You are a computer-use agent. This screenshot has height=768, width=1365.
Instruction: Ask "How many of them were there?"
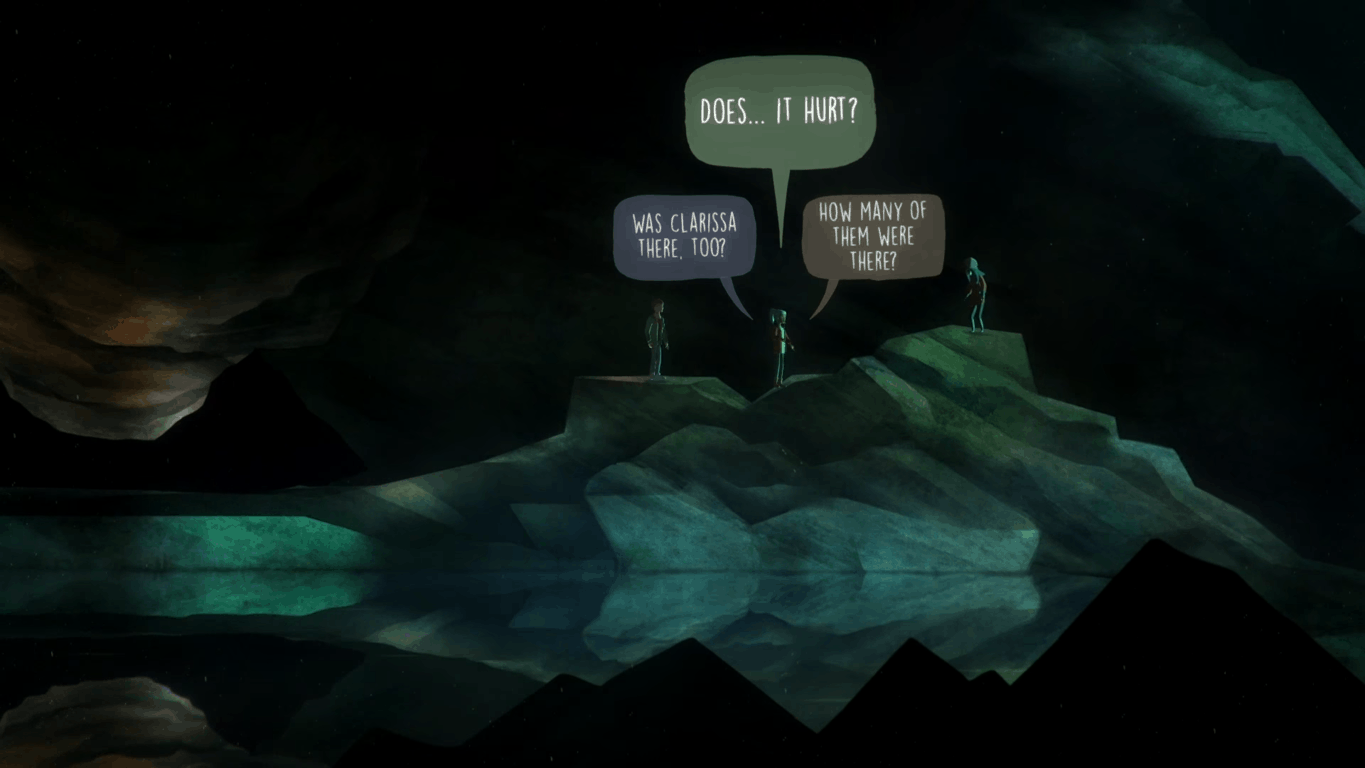[873, 236]
